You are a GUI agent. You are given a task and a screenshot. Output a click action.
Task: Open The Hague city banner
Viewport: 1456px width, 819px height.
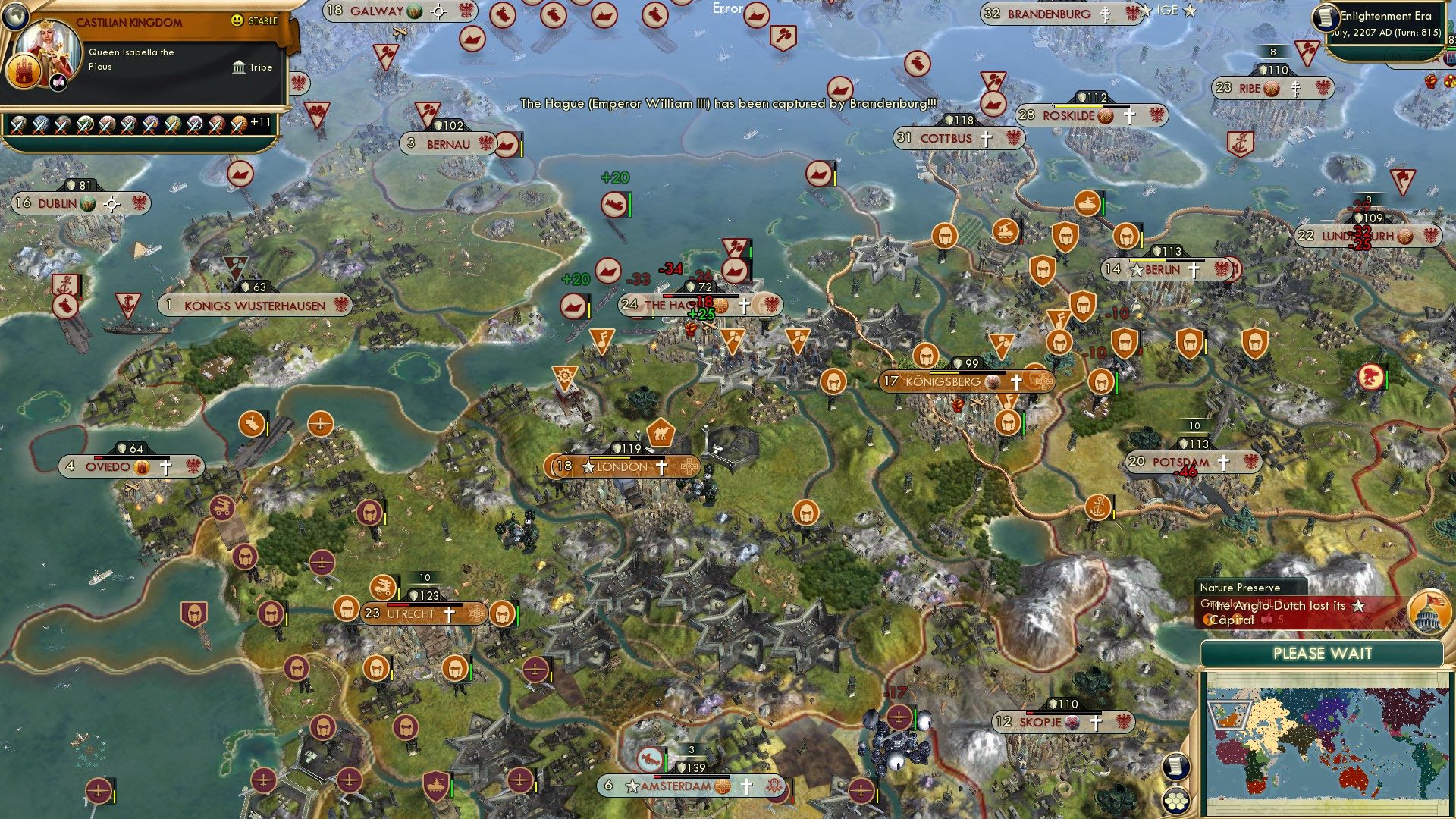click(x=673, y=304)
